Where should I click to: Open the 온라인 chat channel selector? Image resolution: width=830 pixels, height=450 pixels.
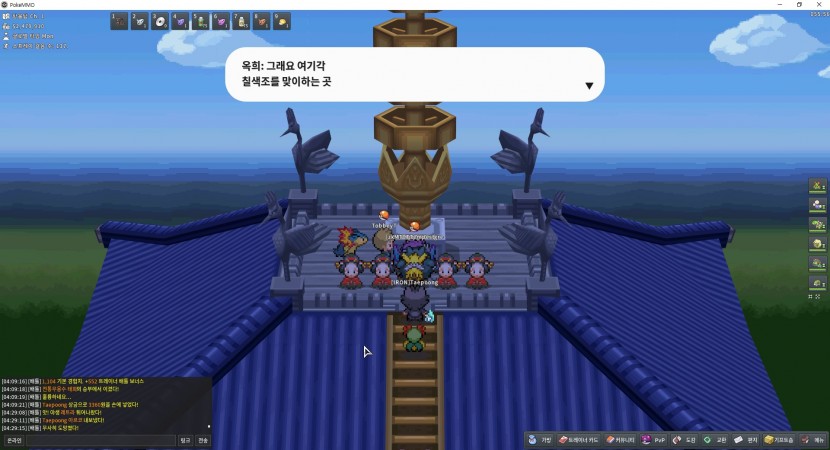pos(14,440)
